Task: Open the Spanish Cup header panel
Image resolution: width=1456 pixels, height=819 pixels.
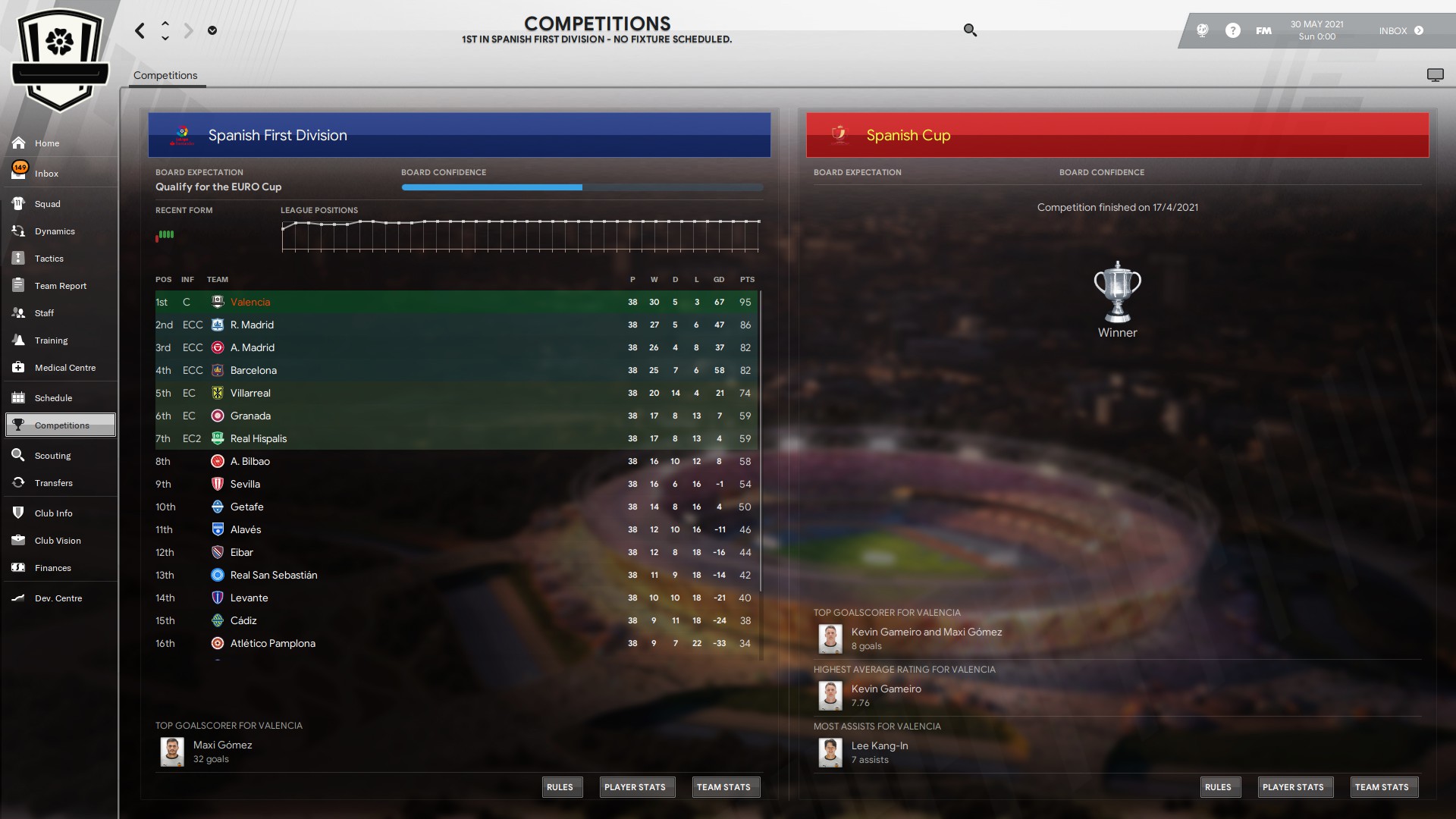Action: 1117,135
